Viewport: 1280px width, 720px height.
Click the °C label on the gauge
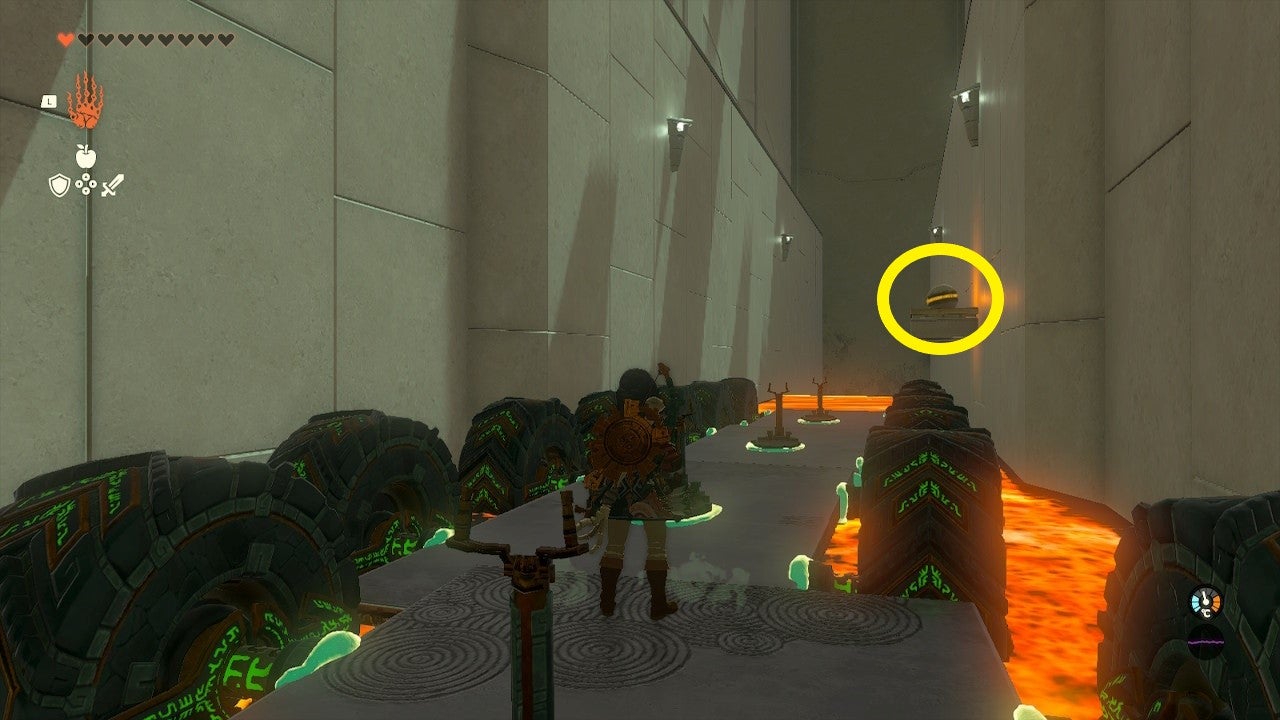pos(1206,613)
